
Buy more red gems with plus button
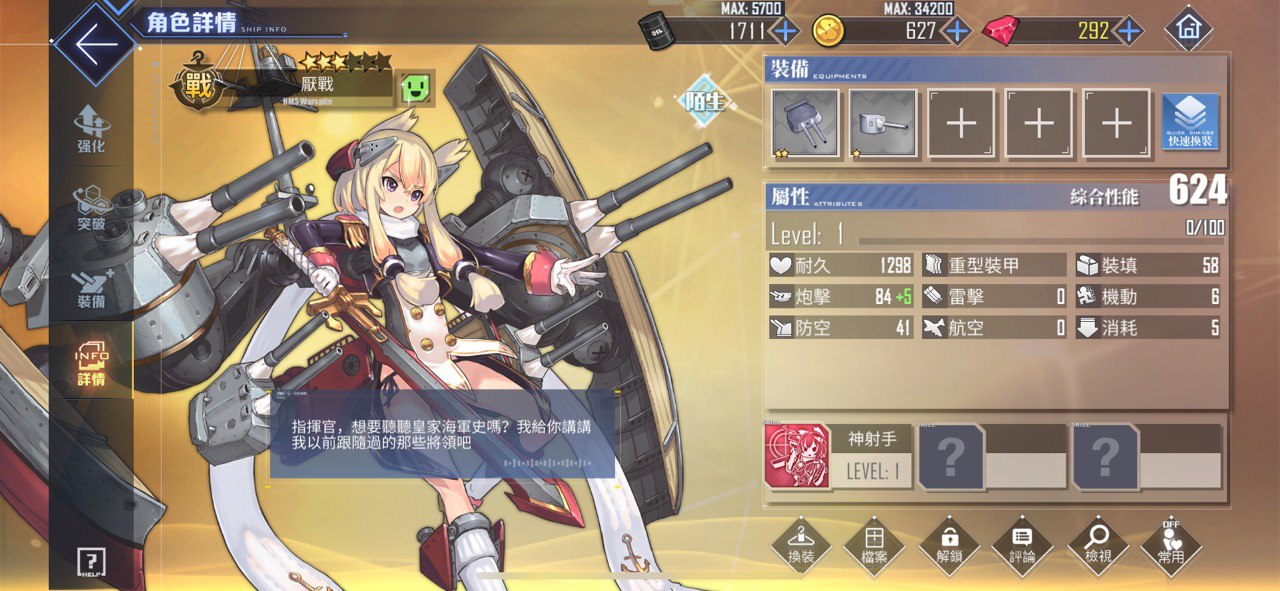tap(1129, 31)
